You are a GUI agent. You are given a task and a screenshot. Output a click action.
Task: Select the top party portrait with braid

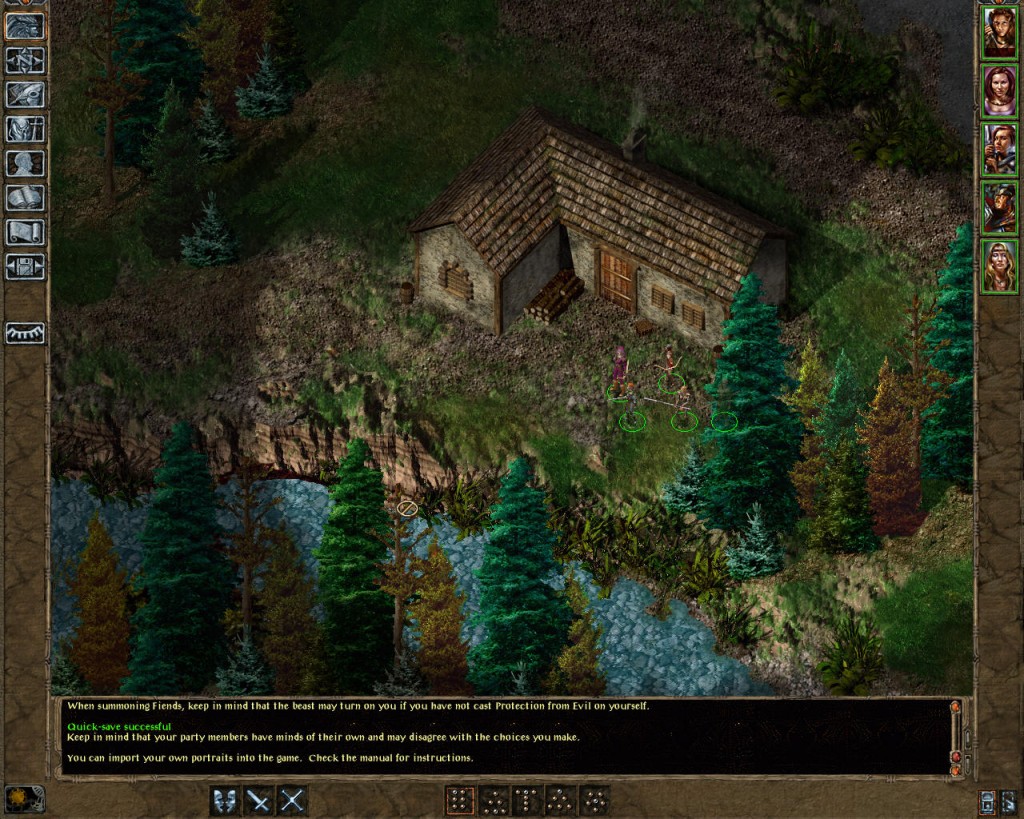tap(998, 33)
